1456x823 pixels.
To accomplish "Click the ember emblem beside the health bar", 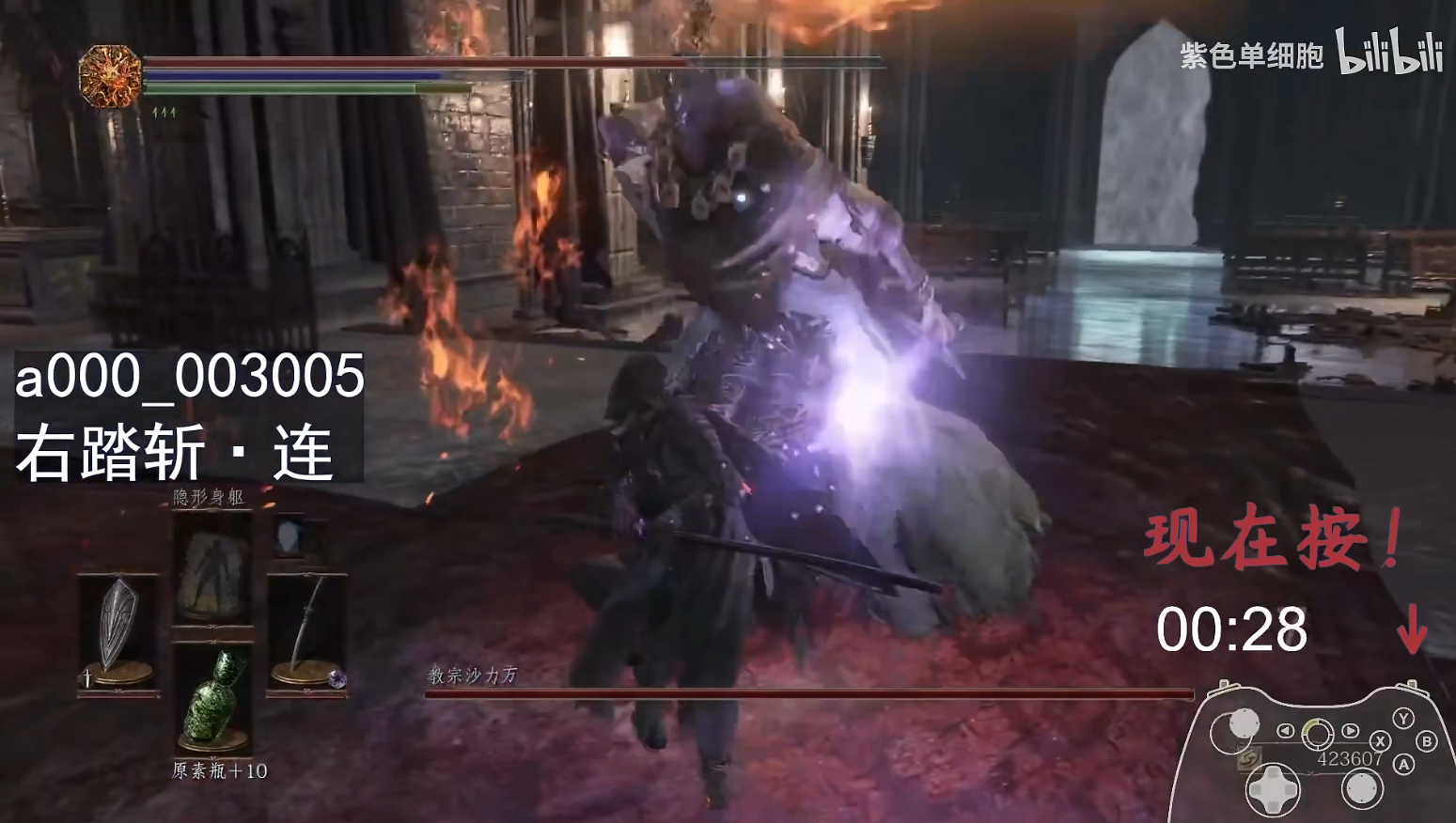I will [110, 75].
